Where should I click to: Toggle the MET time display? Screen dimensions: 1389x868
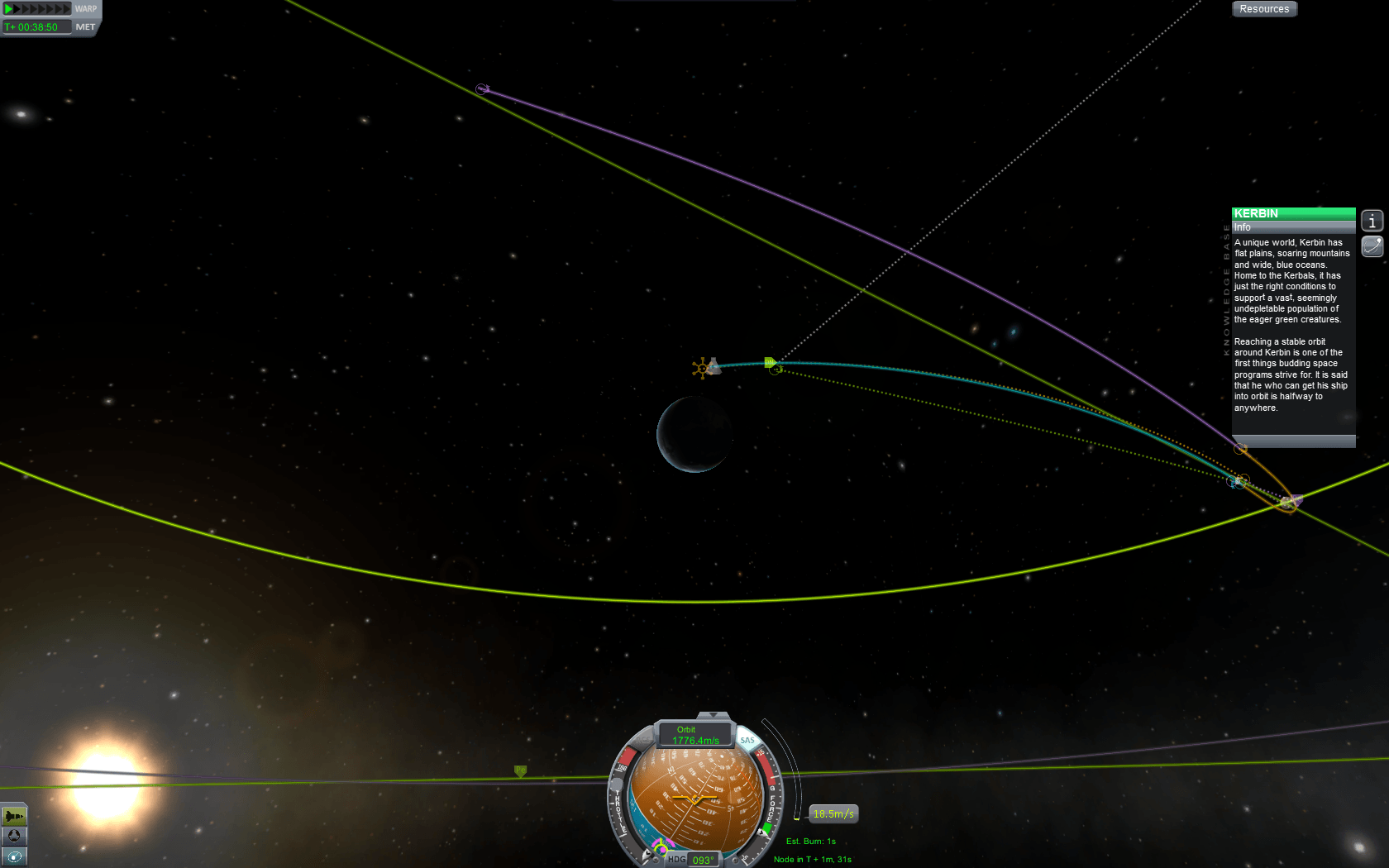pos(85,27)
